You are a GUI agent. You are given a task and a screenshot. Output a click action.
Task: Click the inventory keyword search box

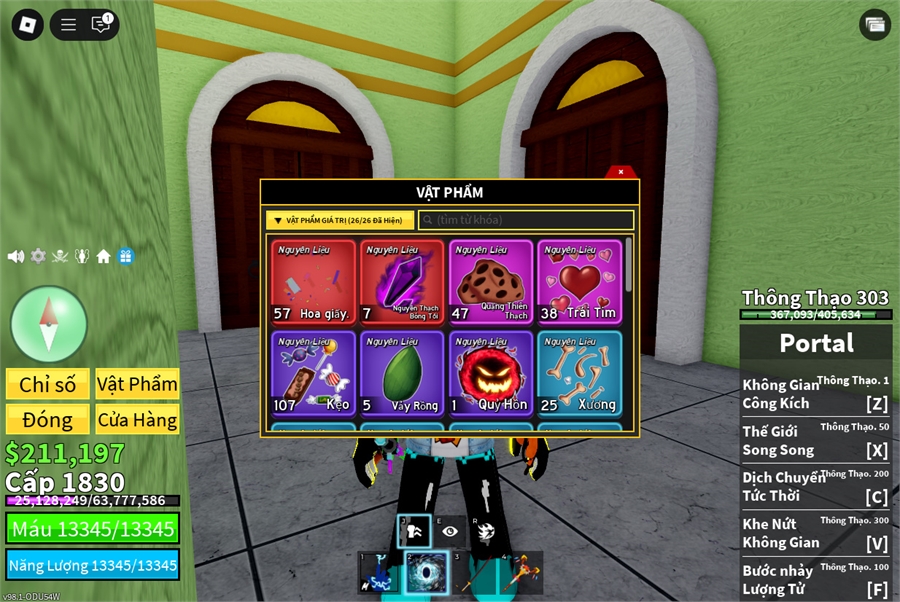click(526, 220)
